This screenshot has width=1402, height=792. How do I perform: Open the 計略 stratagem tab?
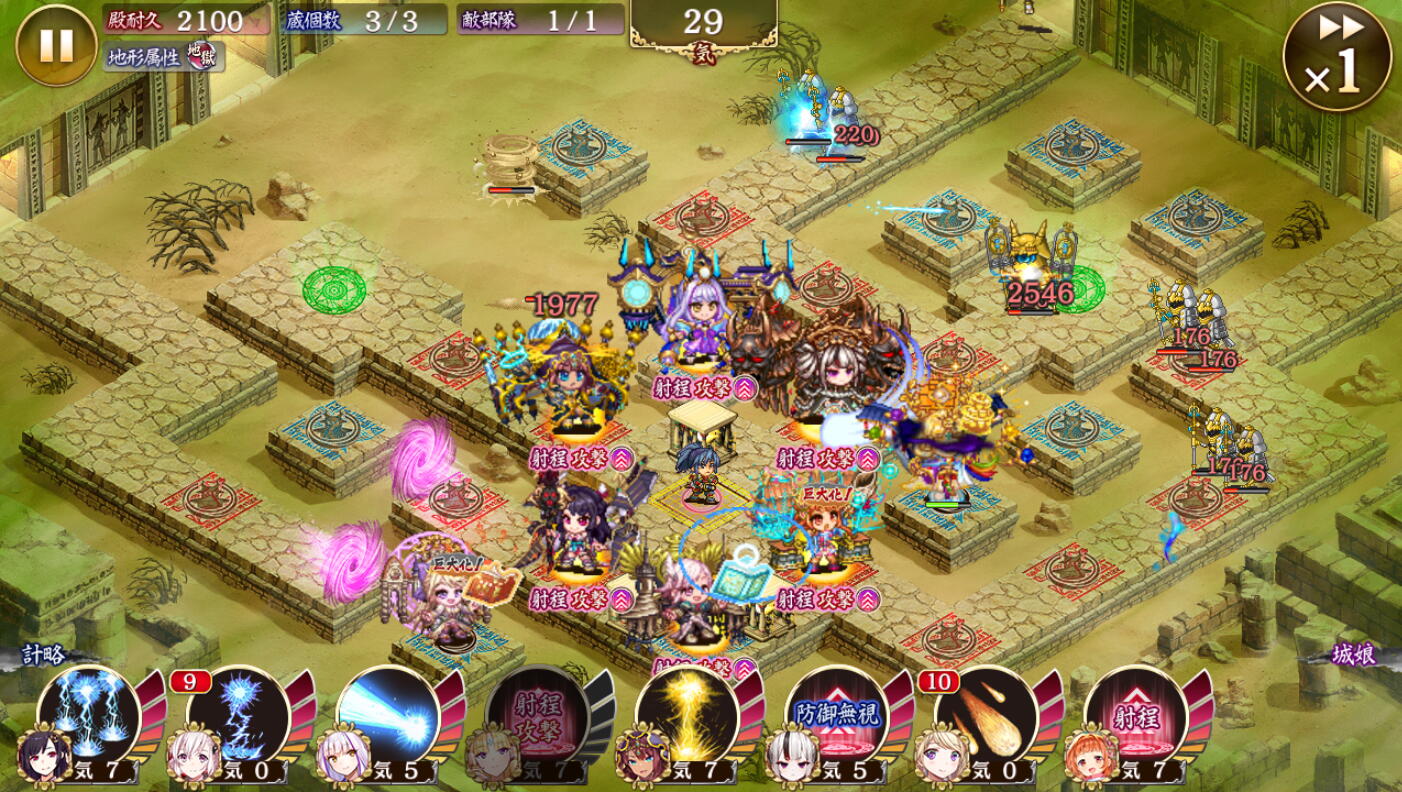pyautogui.click(x=45, y=655)
